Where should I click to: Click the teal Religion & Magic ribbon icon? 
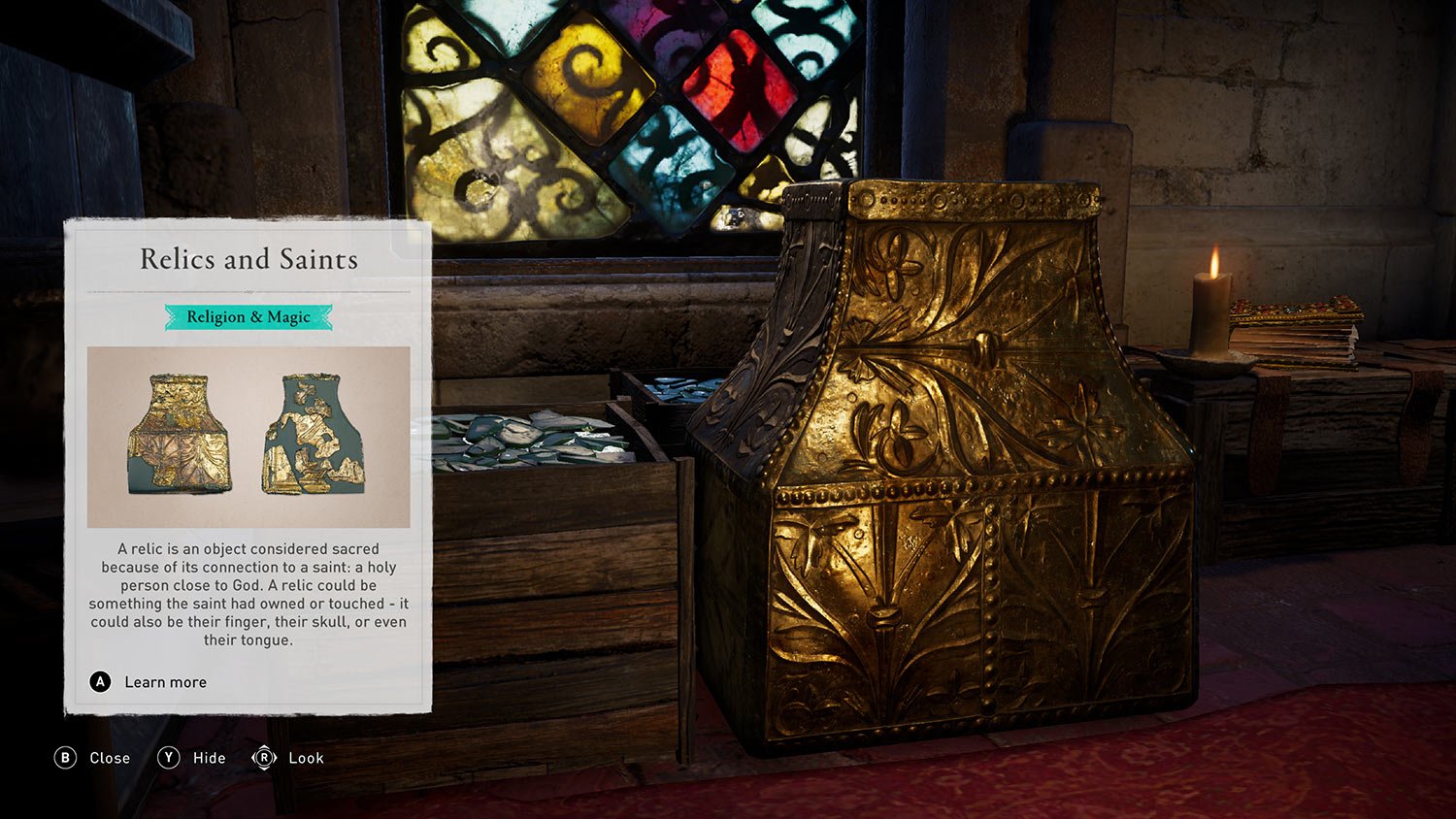click(x=247, y=316)
